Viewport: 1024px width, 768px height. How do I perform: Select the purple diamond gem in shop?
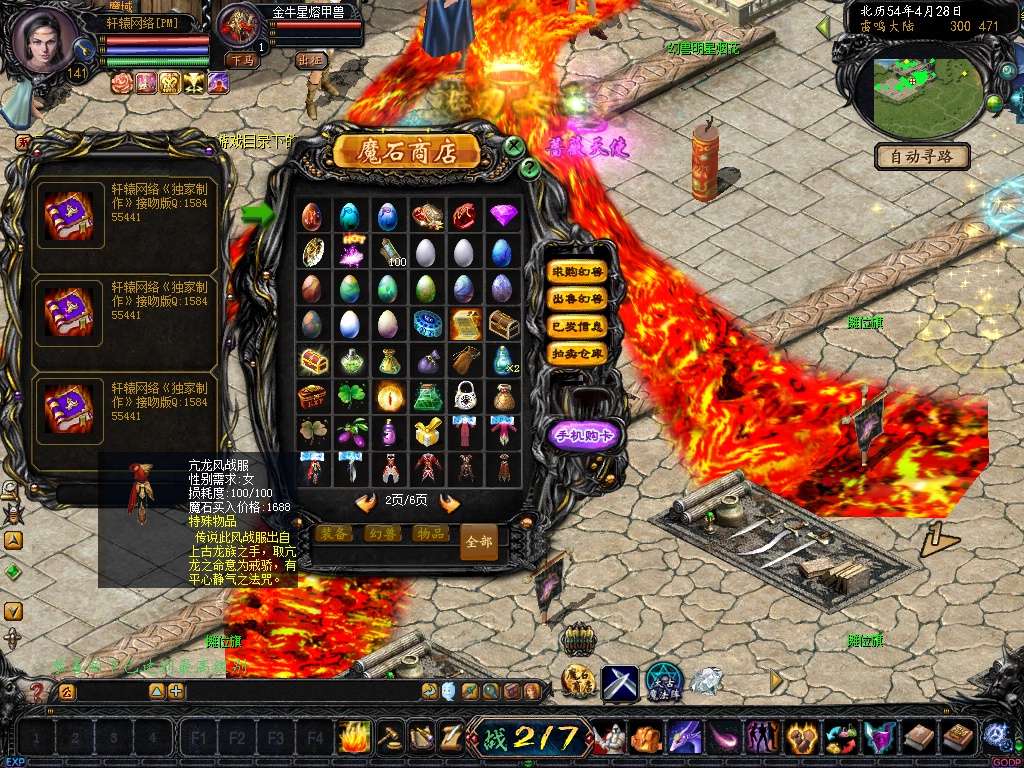pos(503,215)
